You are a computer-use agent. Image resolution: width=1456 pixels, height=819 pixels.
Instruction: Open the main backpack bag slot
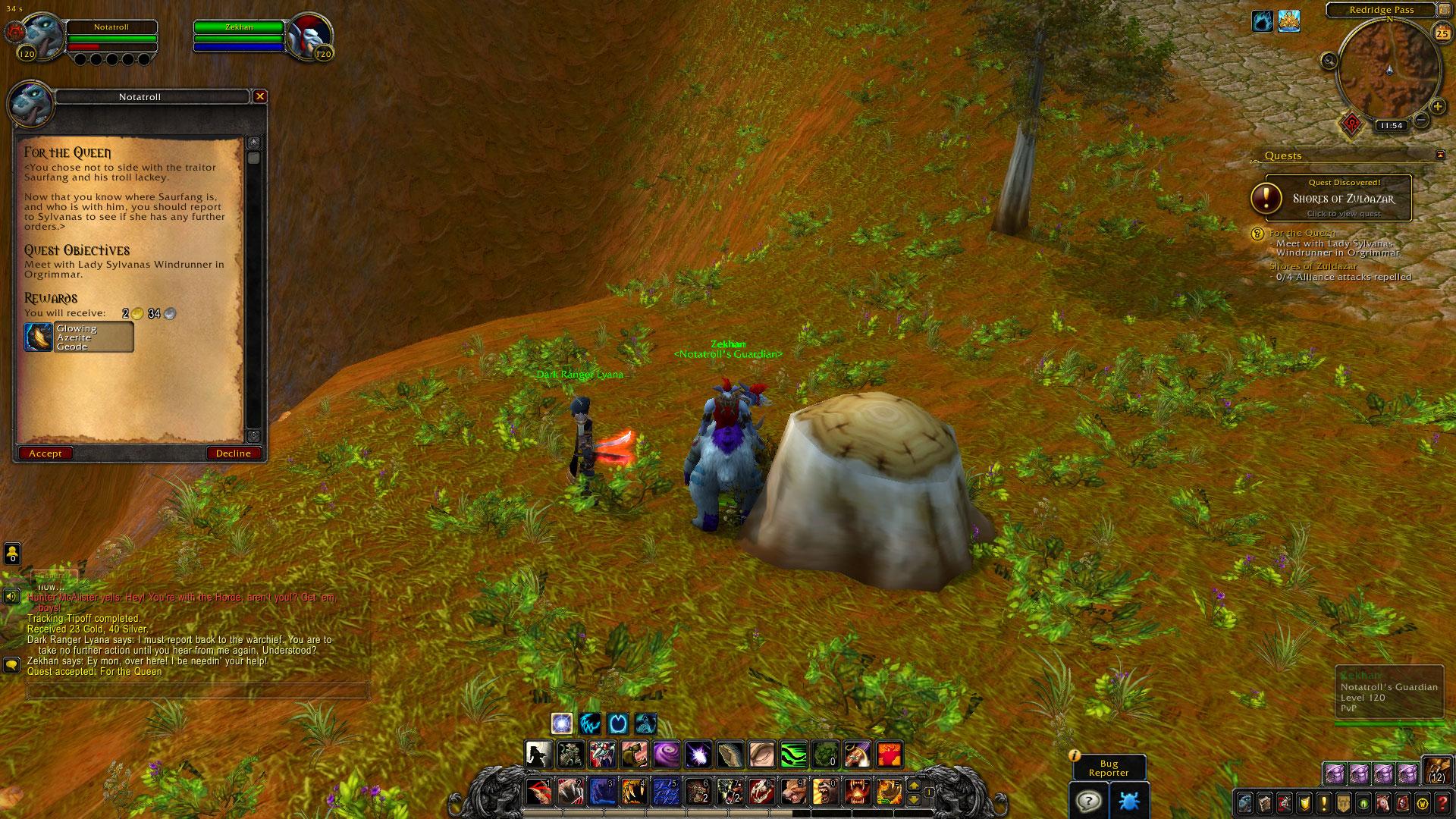pyautogui.click(x=1436, y=770)
